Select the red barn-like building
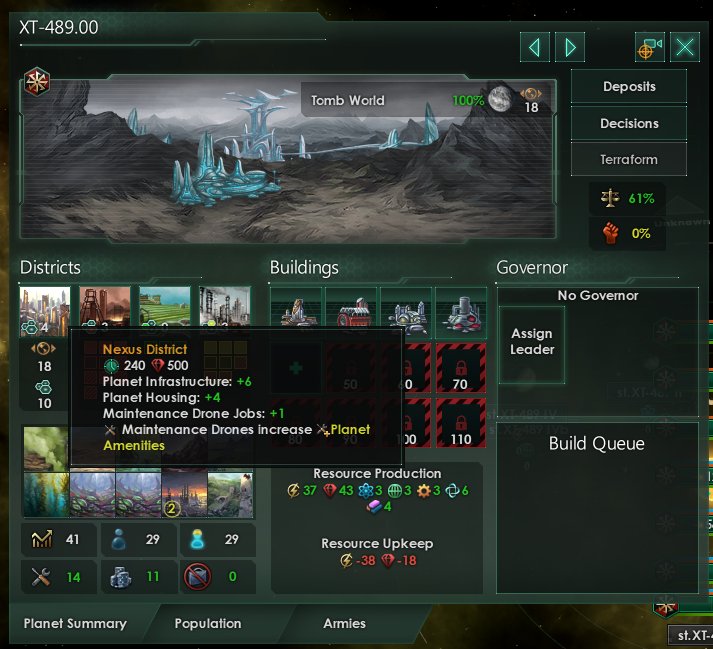 click(351, 310)
